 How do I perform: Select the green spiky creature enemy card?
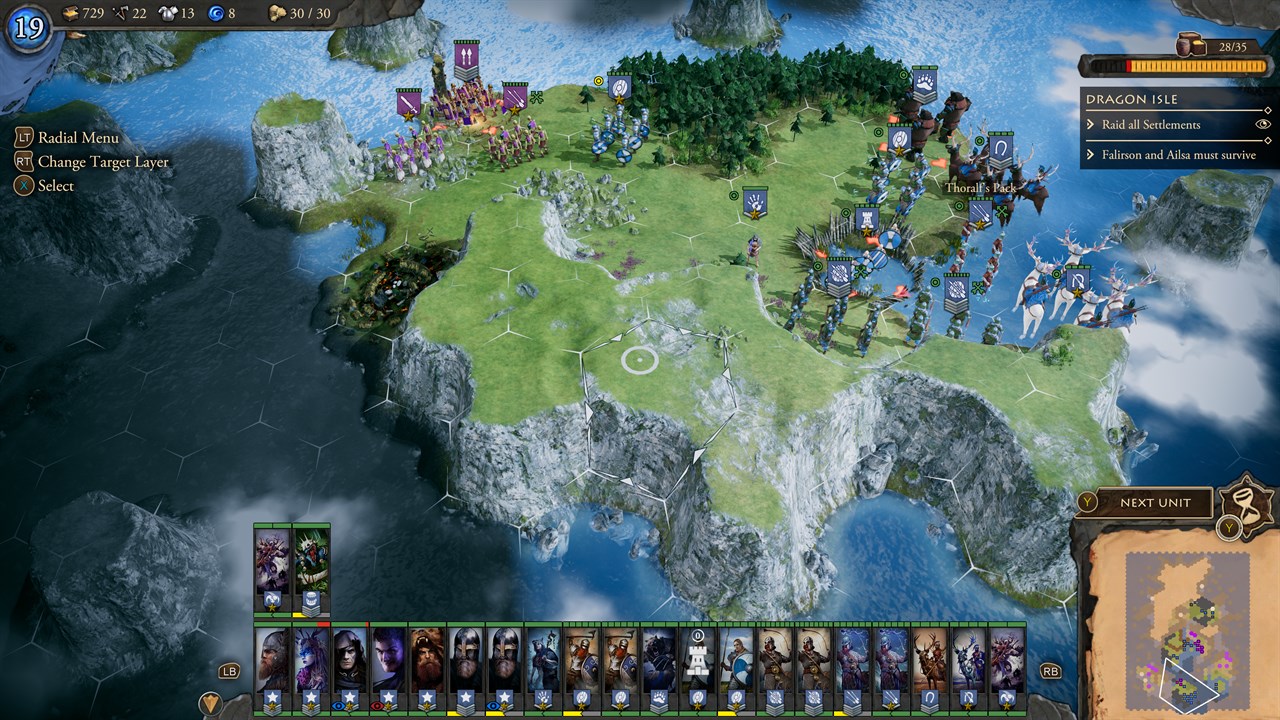[x=311, y=560]
